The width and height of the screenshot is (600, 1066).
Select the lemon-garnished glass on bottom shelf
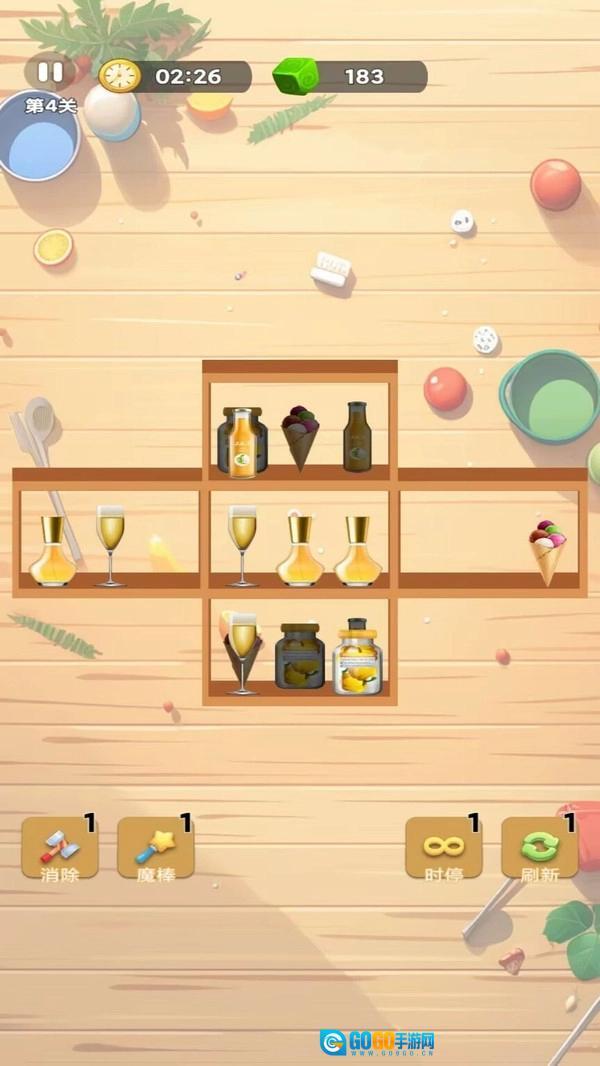pos(241,652)
